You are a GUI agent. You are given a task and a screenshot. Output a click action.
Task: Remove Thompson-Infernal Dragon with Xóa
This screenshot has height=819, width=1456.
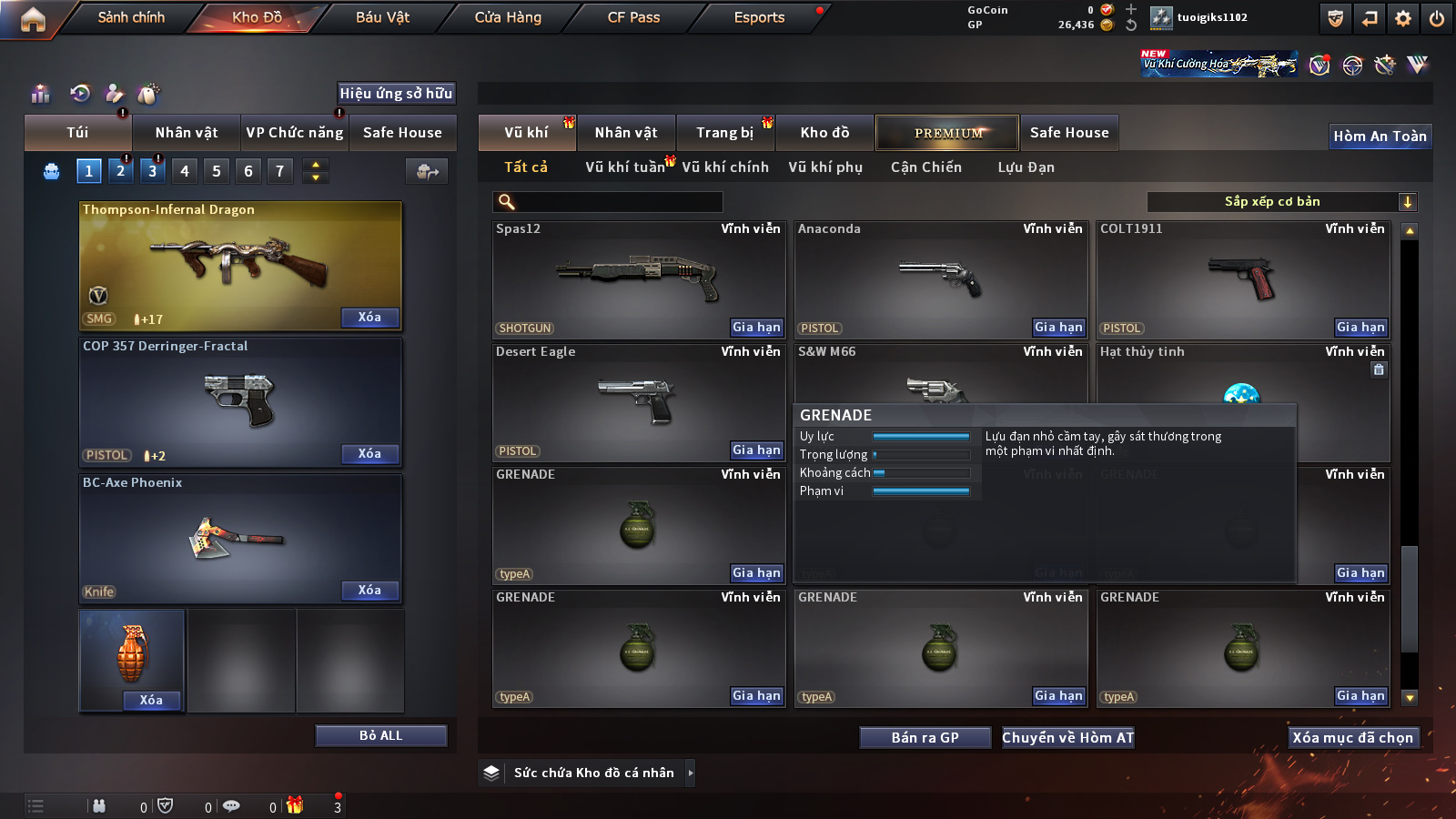click(x=369, y=318)
